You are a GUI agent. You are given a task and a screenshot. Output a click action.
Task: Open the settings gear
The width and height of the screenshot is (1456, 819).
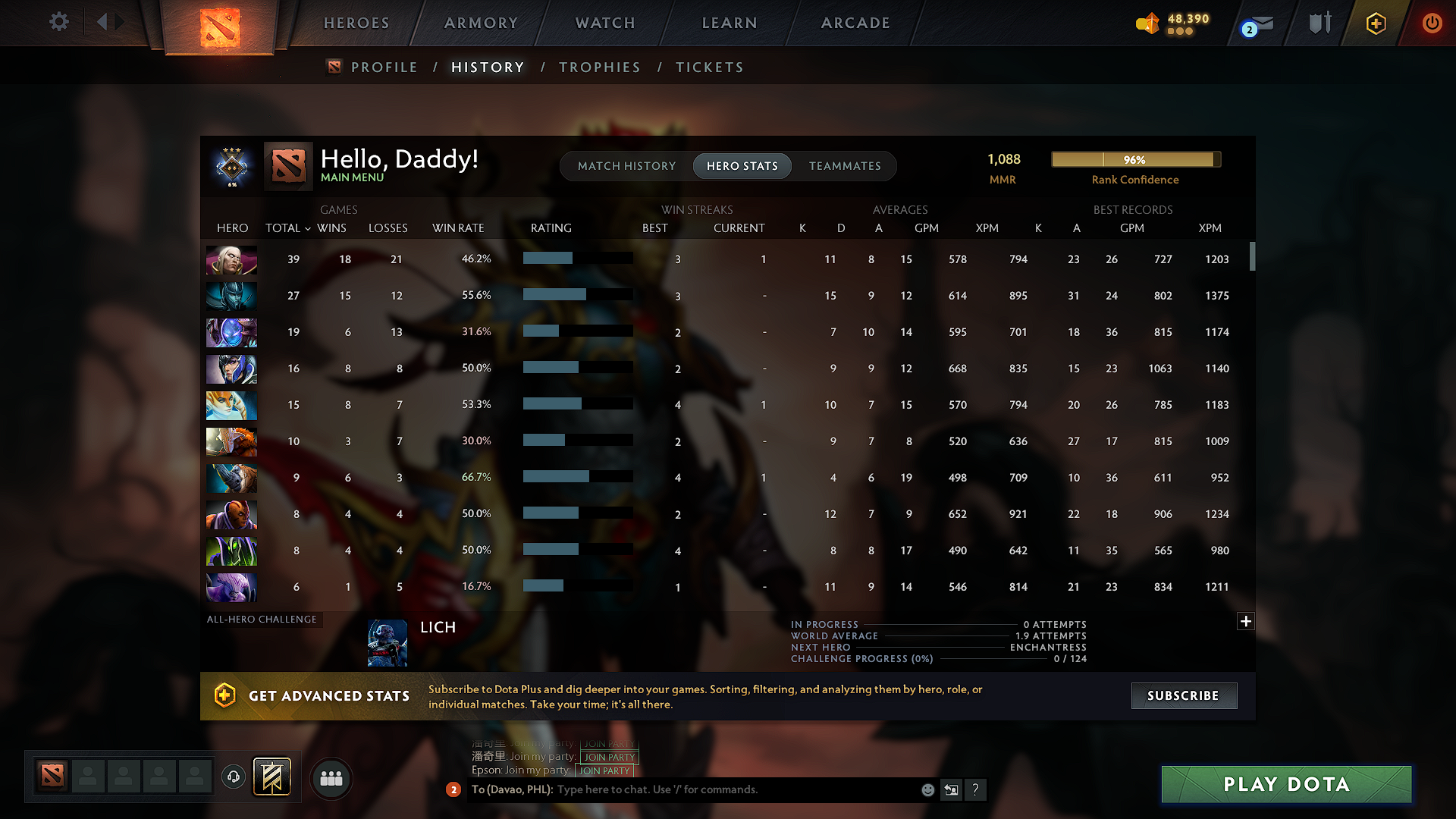coord(58,22)
